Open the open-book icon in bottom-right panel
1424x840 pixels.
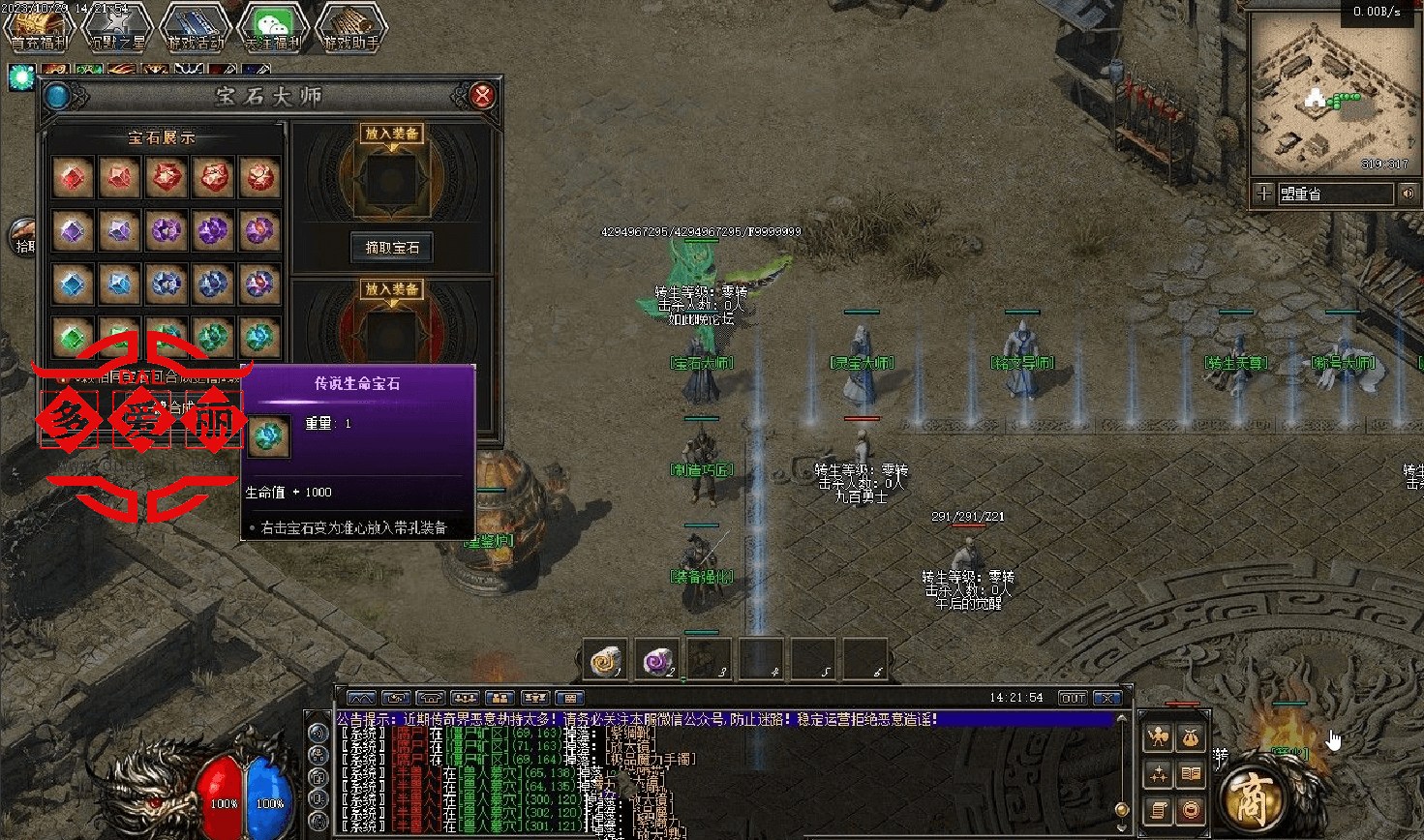[x=1191, y=773]
